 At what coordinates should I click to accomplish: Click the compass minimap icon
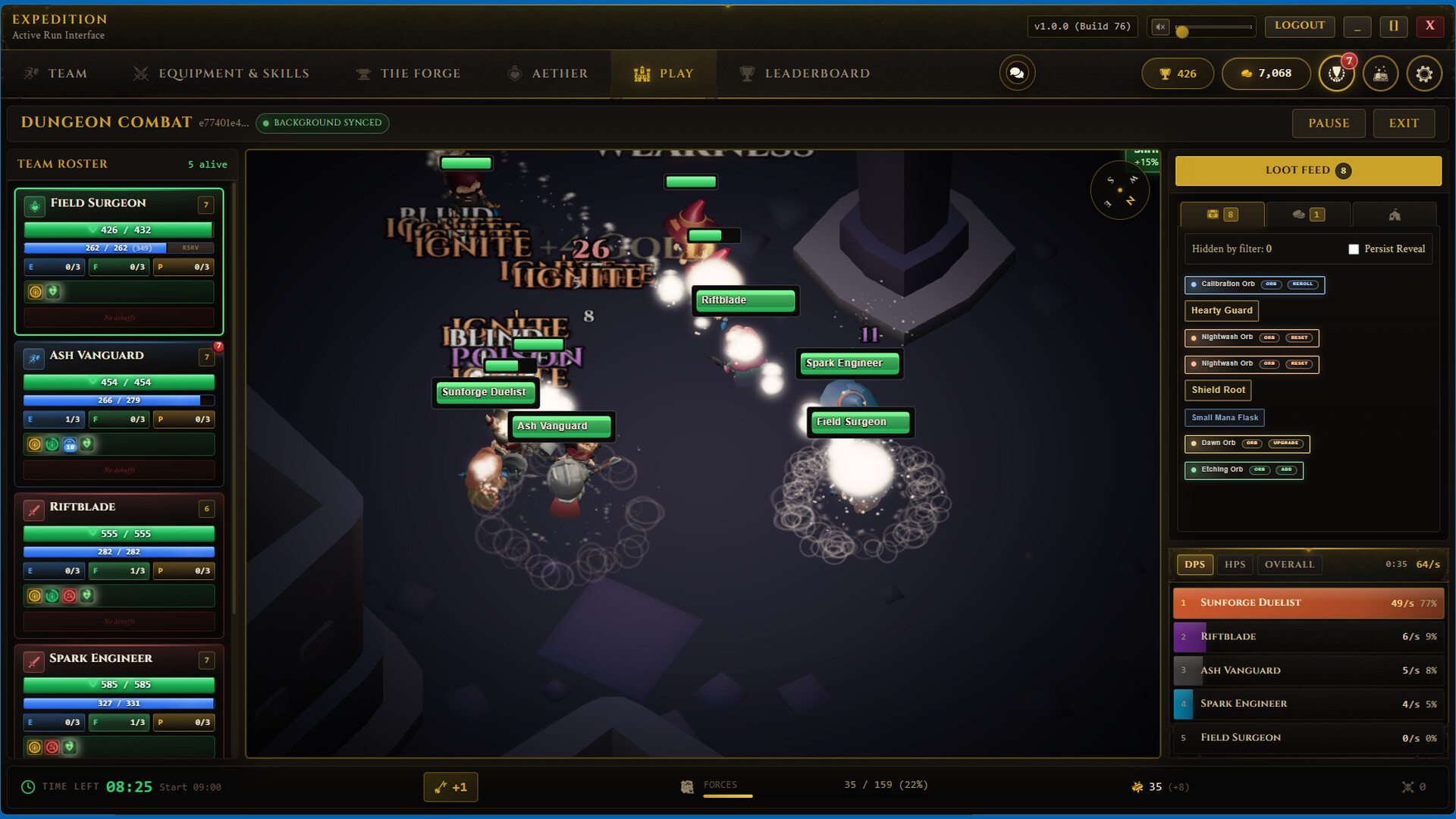[x=1120, y=190]
